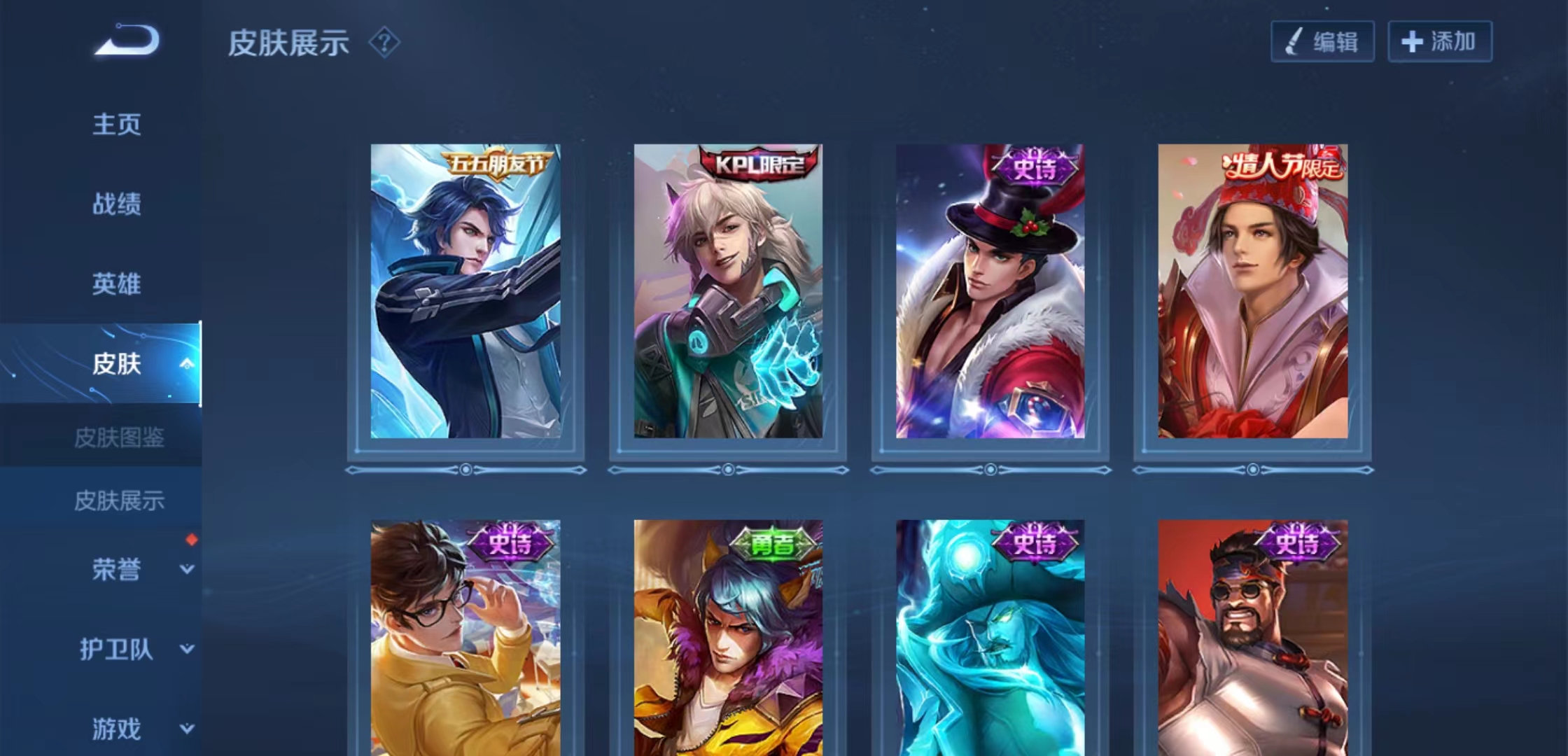Screen dimensions: 1568x756
Task: Show the skin showcase help question mark
Action: click(384, 43)
